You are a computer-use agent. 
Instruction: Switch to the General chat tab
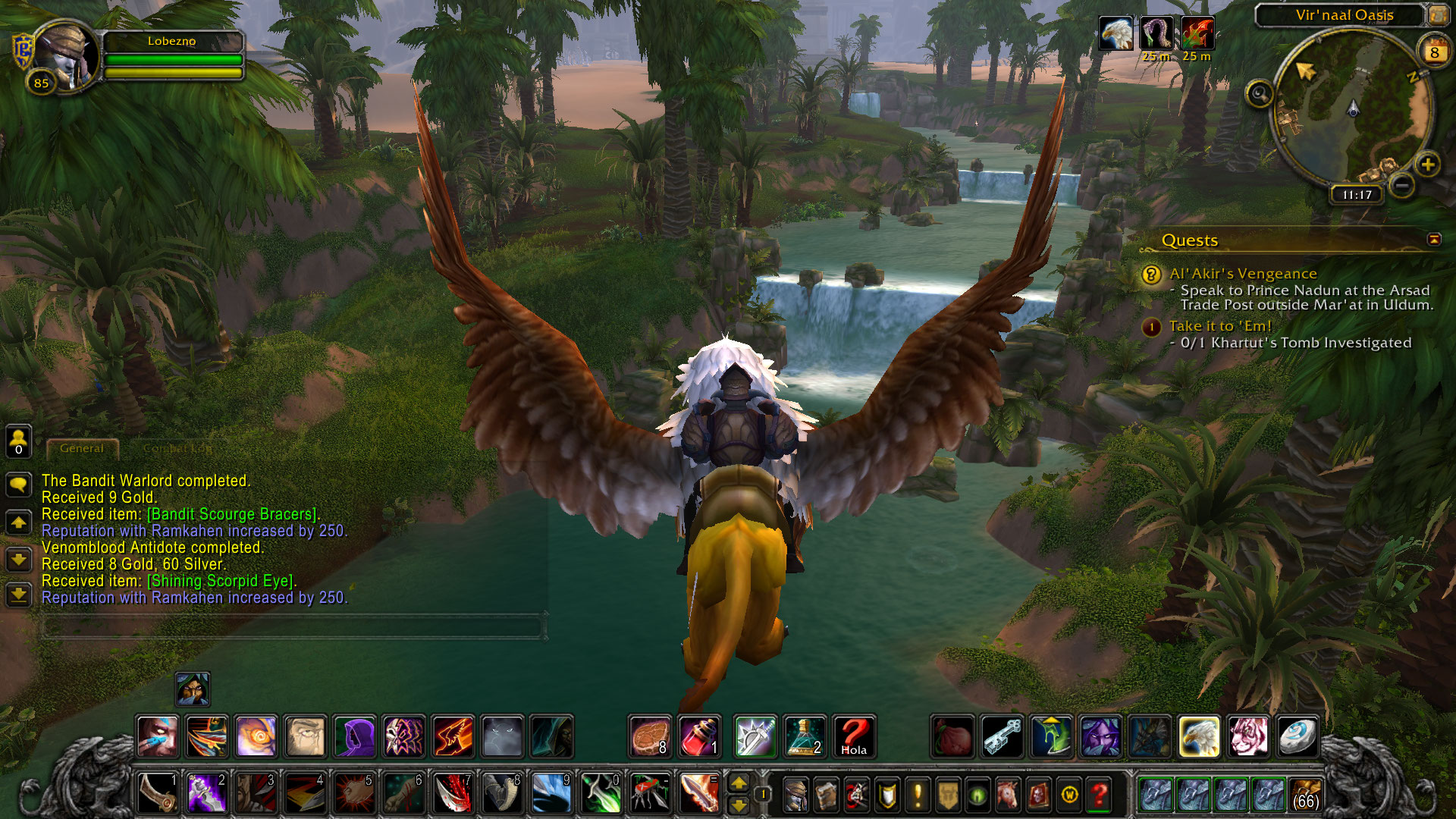82,449
